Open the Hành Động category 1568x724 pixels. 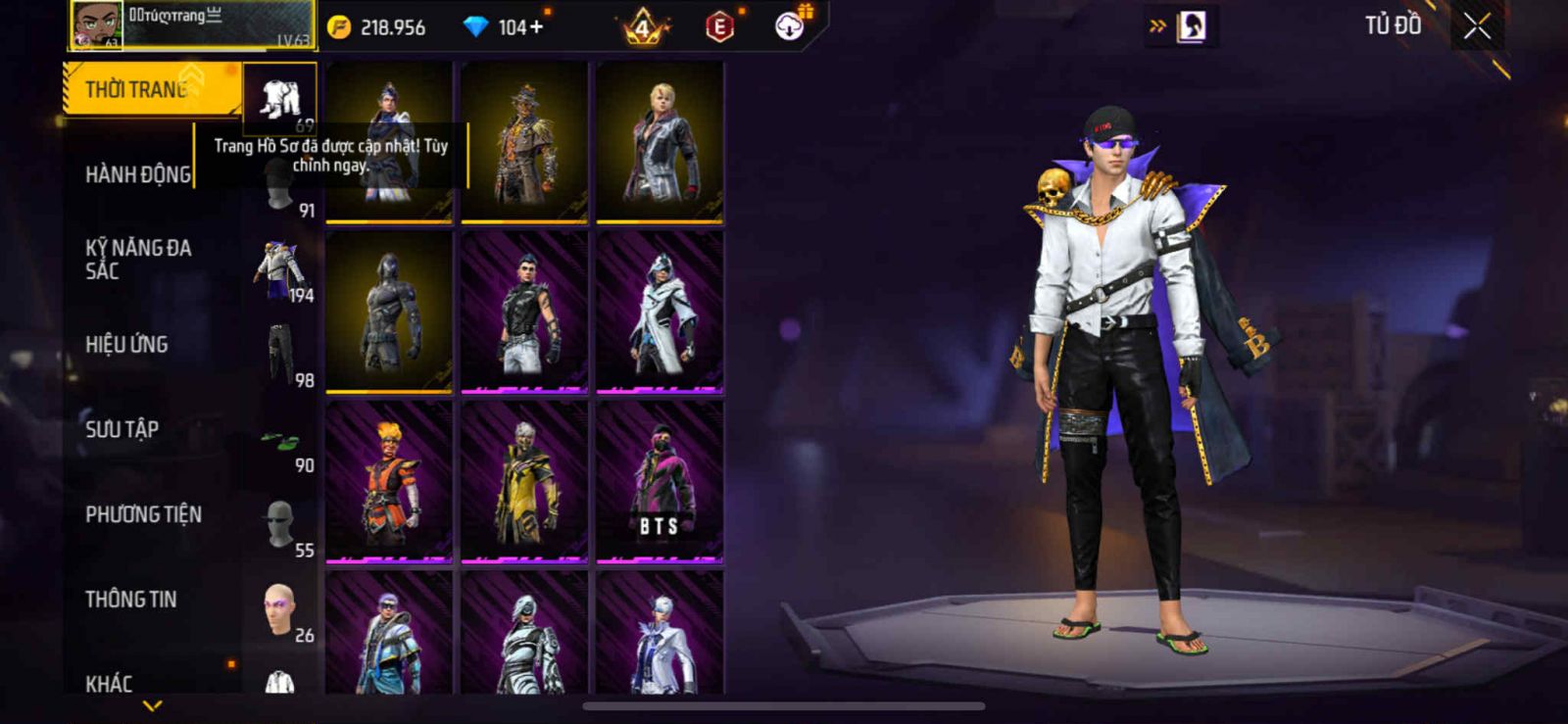coord(138,174)
